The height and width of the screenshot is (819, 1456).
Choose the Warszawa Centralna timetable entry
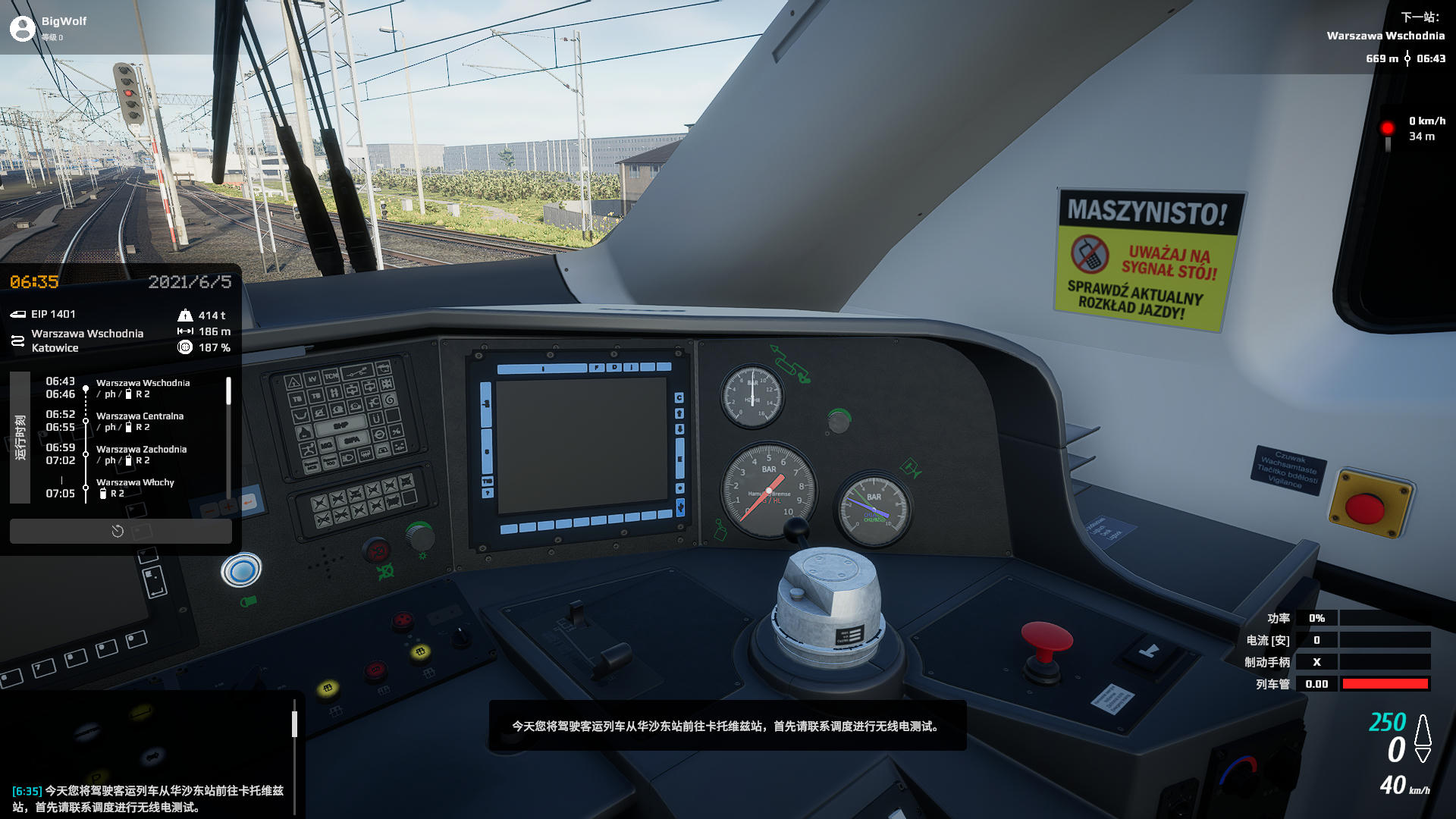(140, 421)
